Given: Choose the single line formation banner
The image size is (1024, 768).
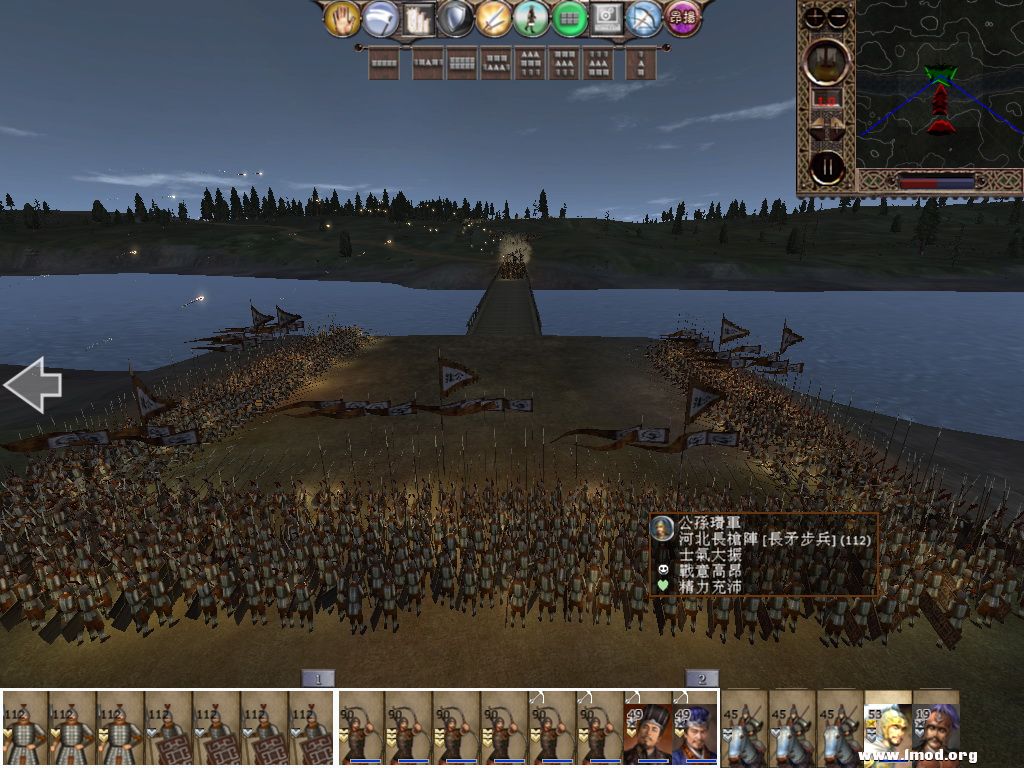Looking at the screenshot, I should (384, 63).
